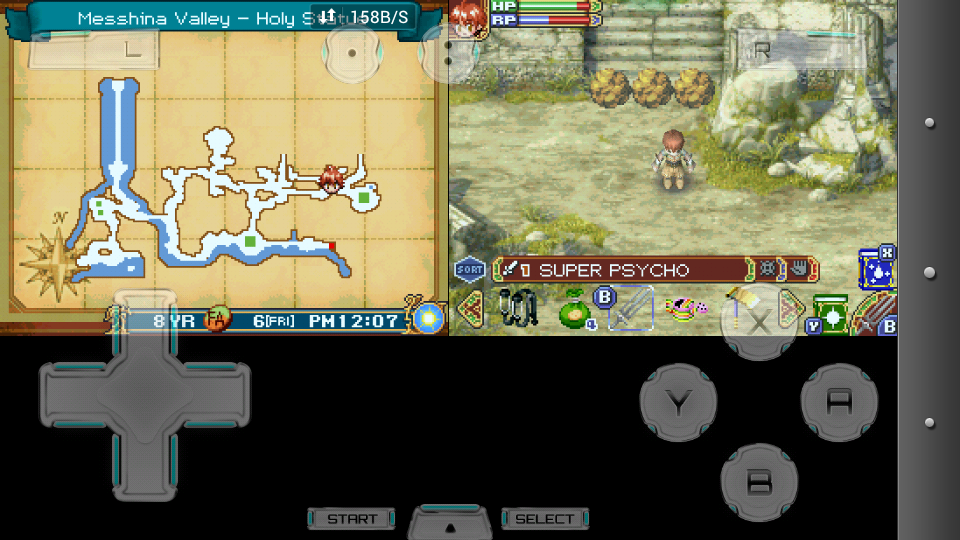Click the sunny weather icon by the clock
The width and height of the screenshot is (960, 540).
[x=430, y=318]
